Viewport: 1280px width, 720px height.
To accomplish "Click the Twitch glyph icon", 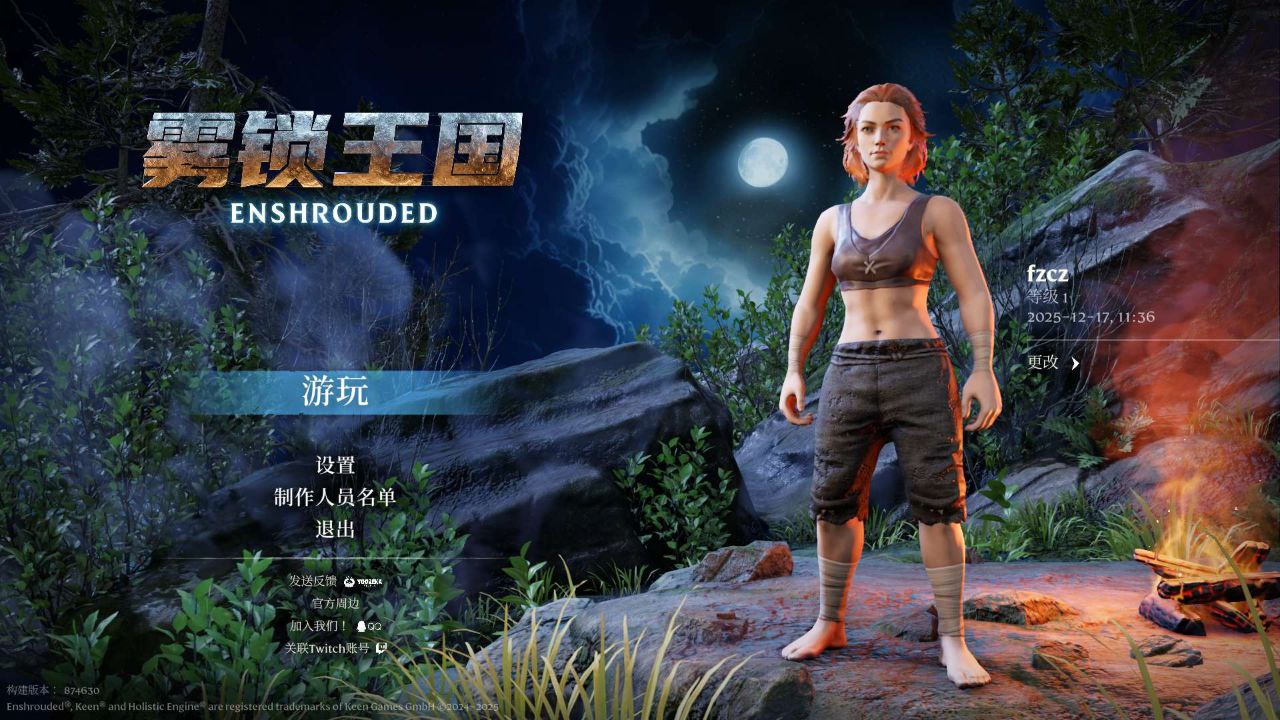I will 380,648.
